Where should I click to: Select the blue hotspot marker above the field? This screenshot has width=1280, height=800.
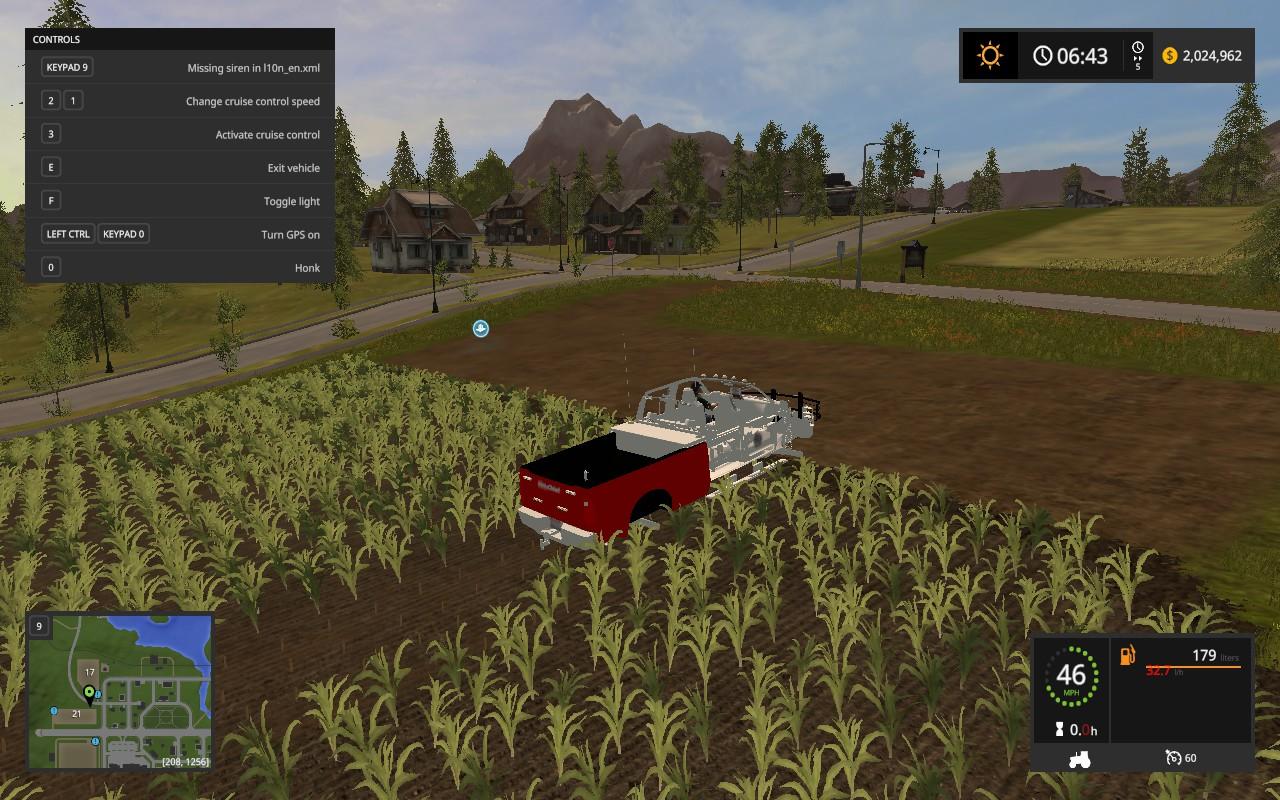481,328
